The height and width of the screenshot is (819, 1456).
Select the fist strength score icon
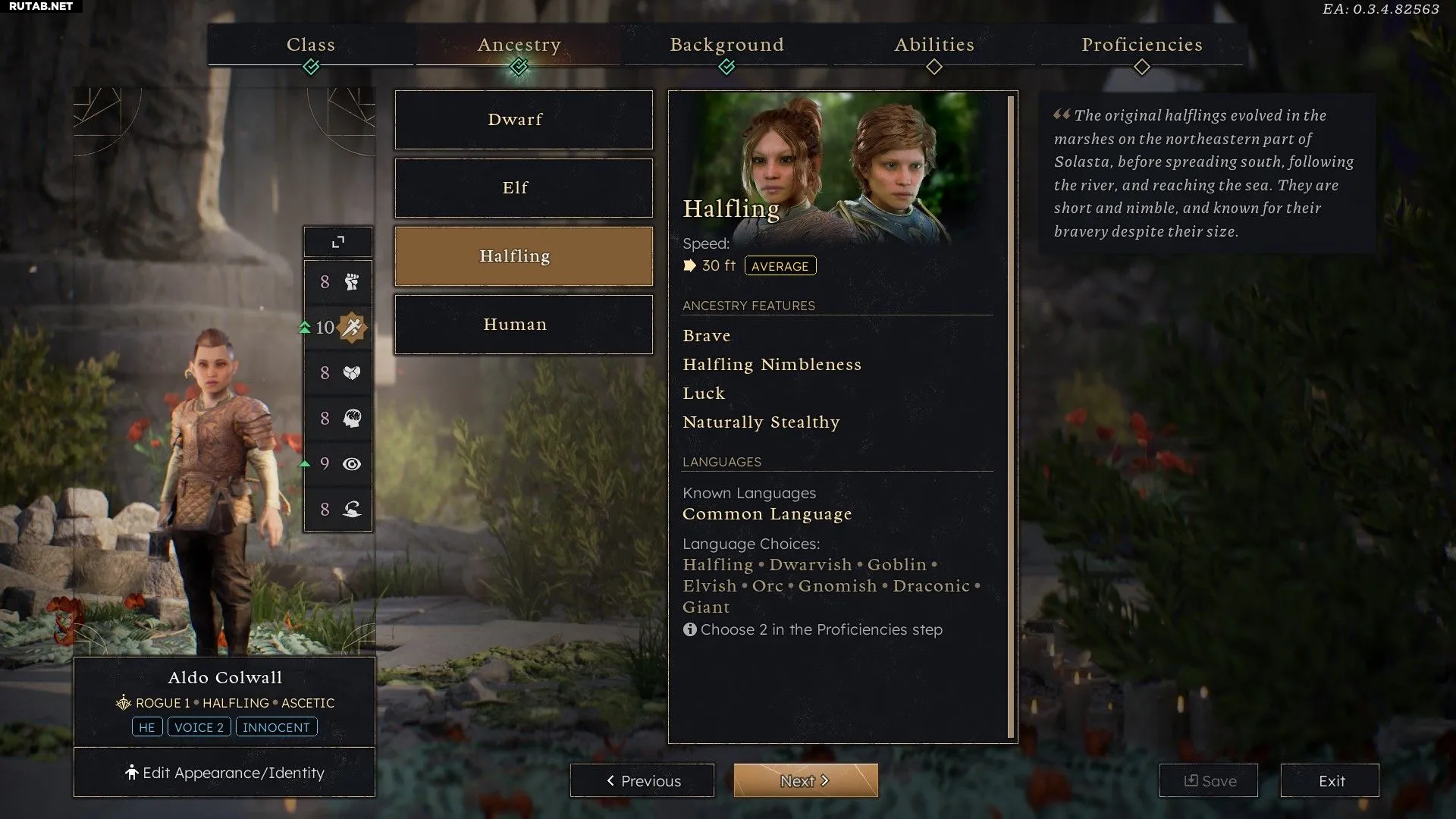tap(351, 282)
